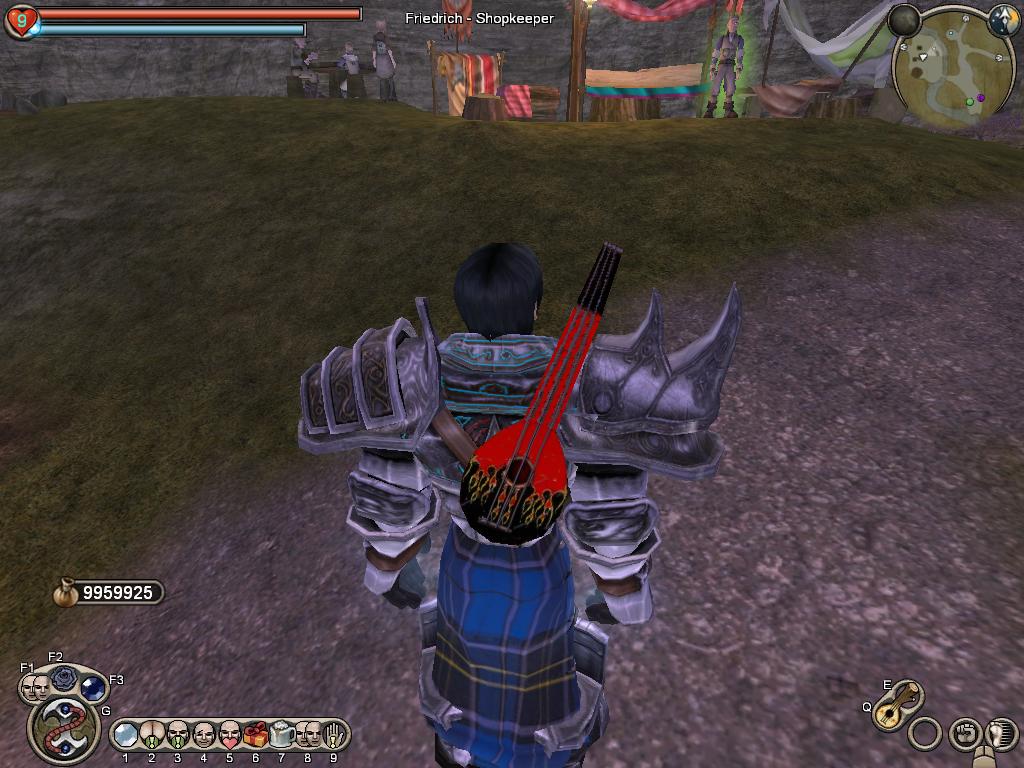Select the green-masked face expression in slot 3
The image size is (1024, 768).
coord(178,735)
